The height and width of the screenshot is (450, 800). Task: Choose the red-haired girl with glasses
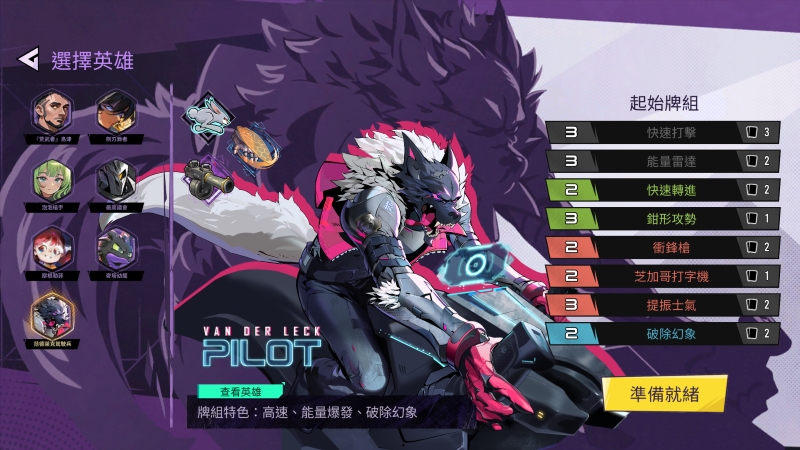tap(49, 246)
